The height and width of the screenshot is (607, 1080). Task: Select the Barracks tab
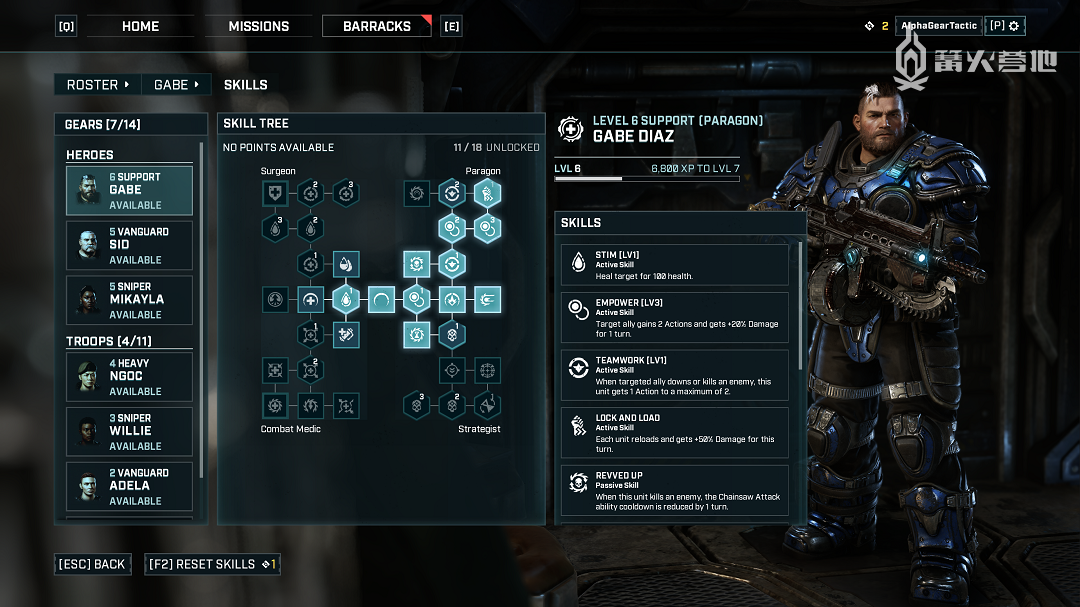pyautogui.click(x=376, y=26)
